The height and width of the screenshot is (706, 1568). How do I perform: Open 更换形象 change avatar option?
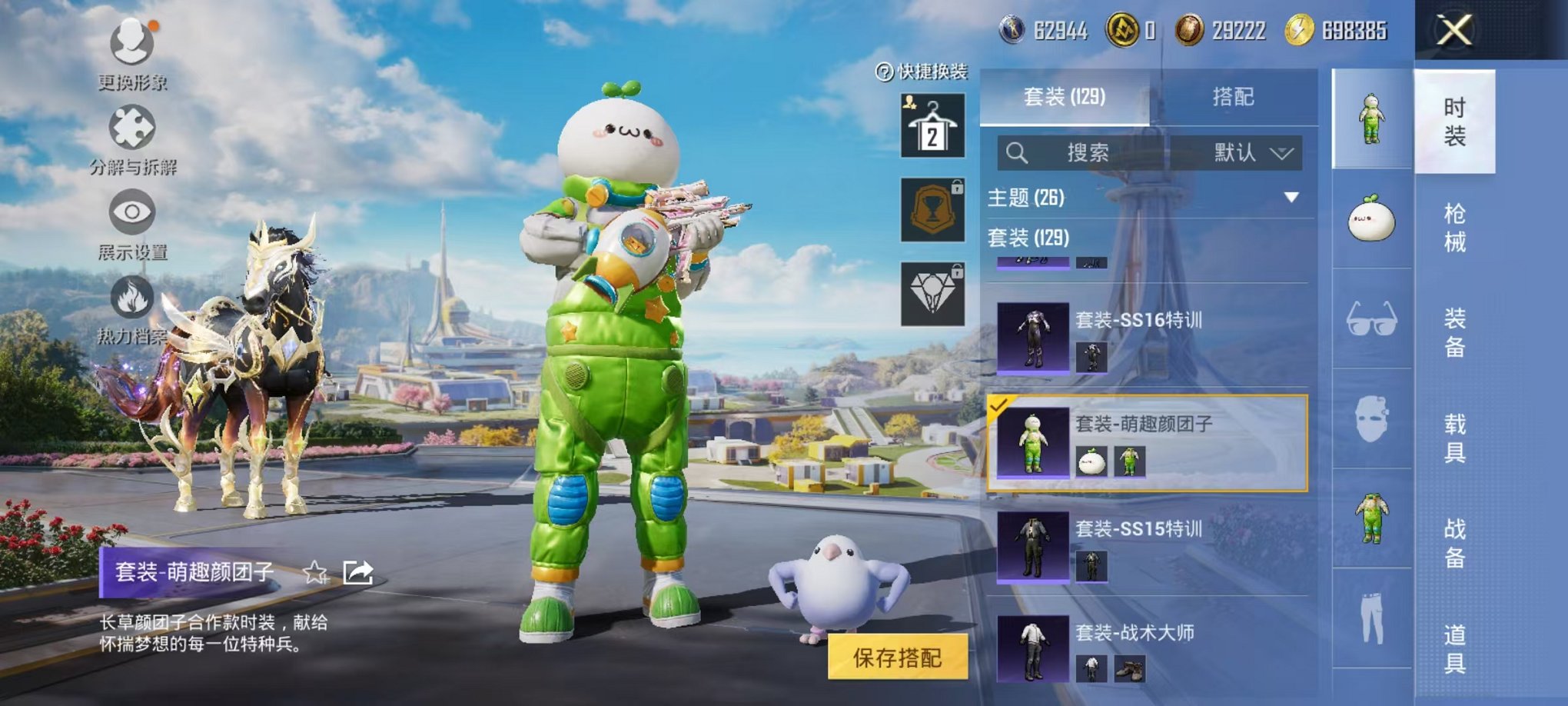pos(132,43)
